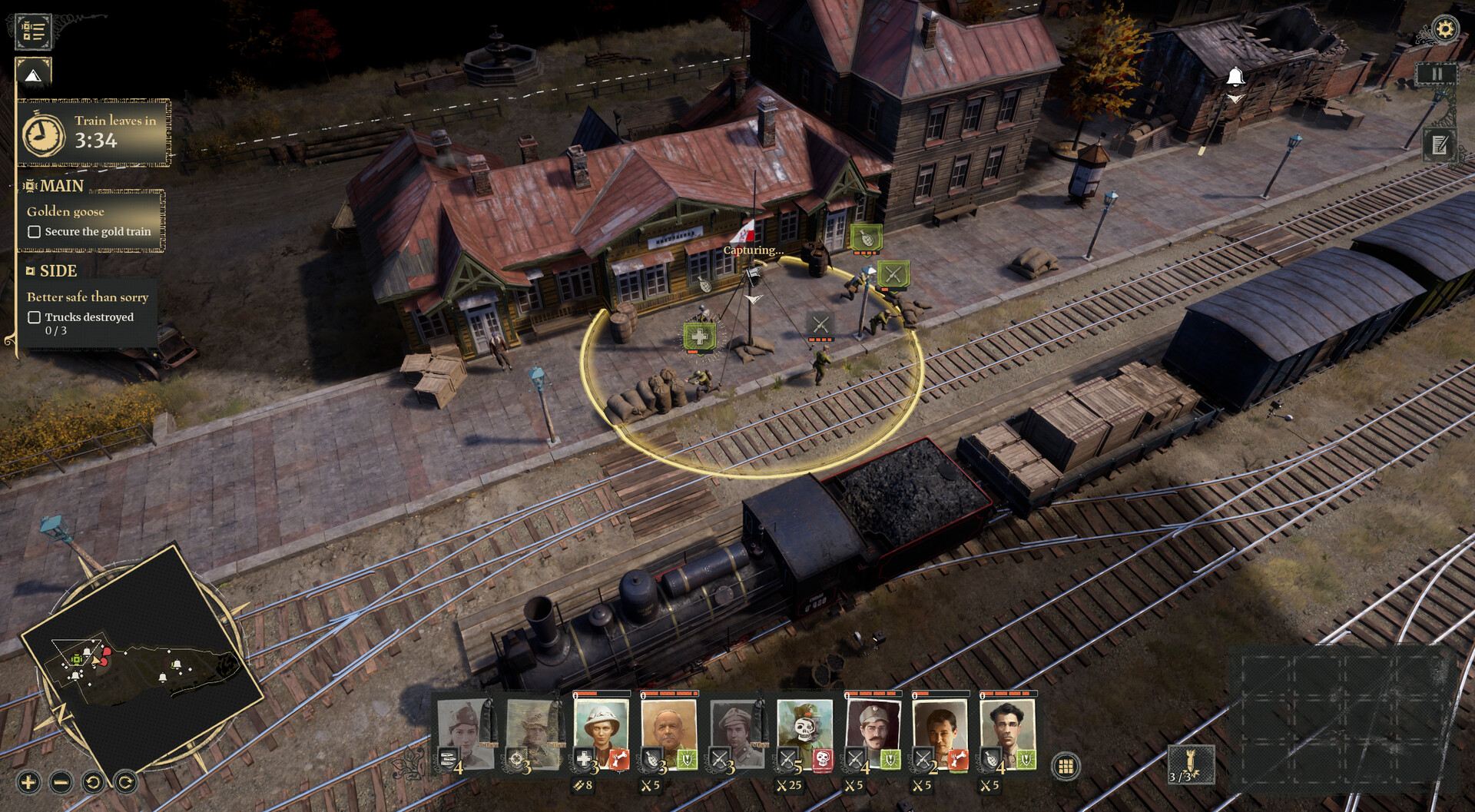Select the skull-faced soldier portrait
The image size is (1475, 812).
tap(804, 730)
